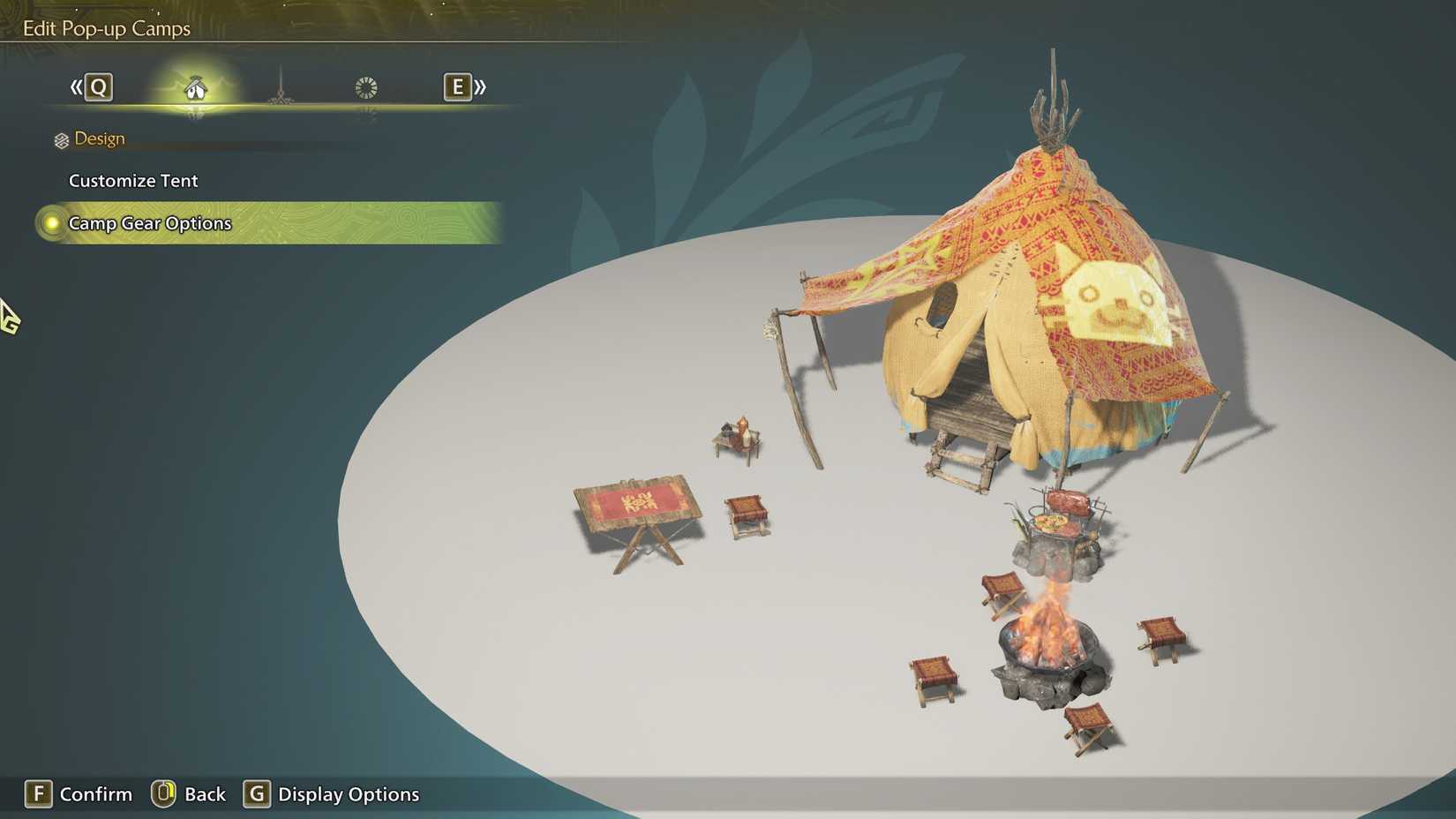Select the wheel-shaped category icon
The image size is (1456, 819).
click(x=364, y=87)
